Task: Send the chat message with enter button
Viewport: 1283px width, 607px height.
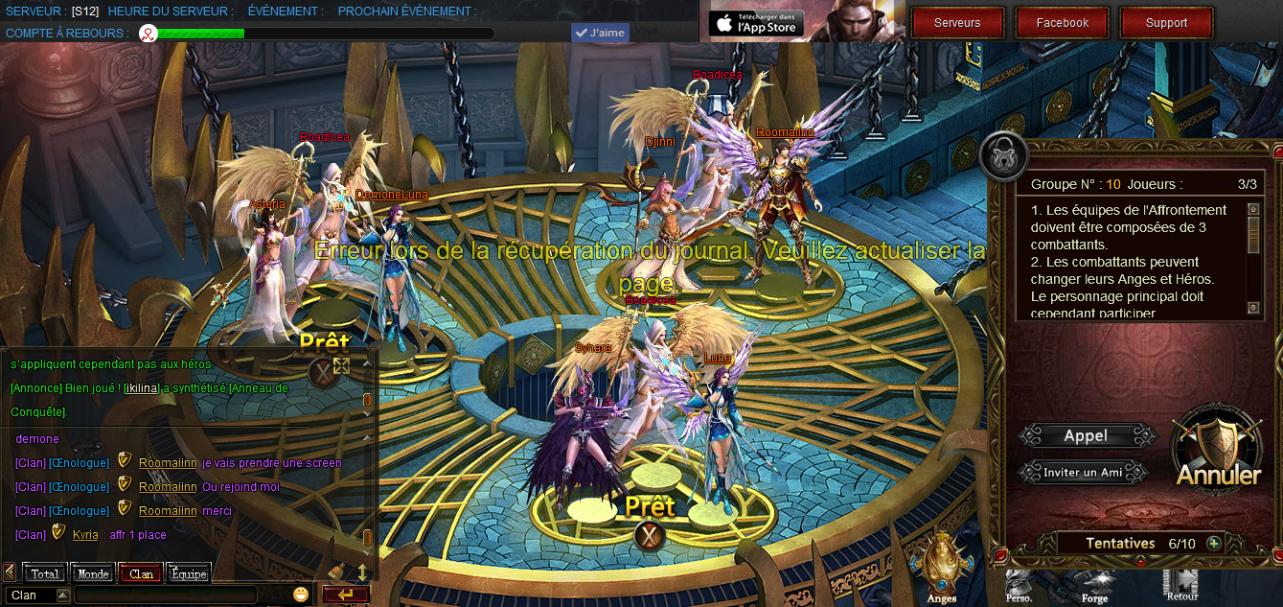Action: (345, 595)
